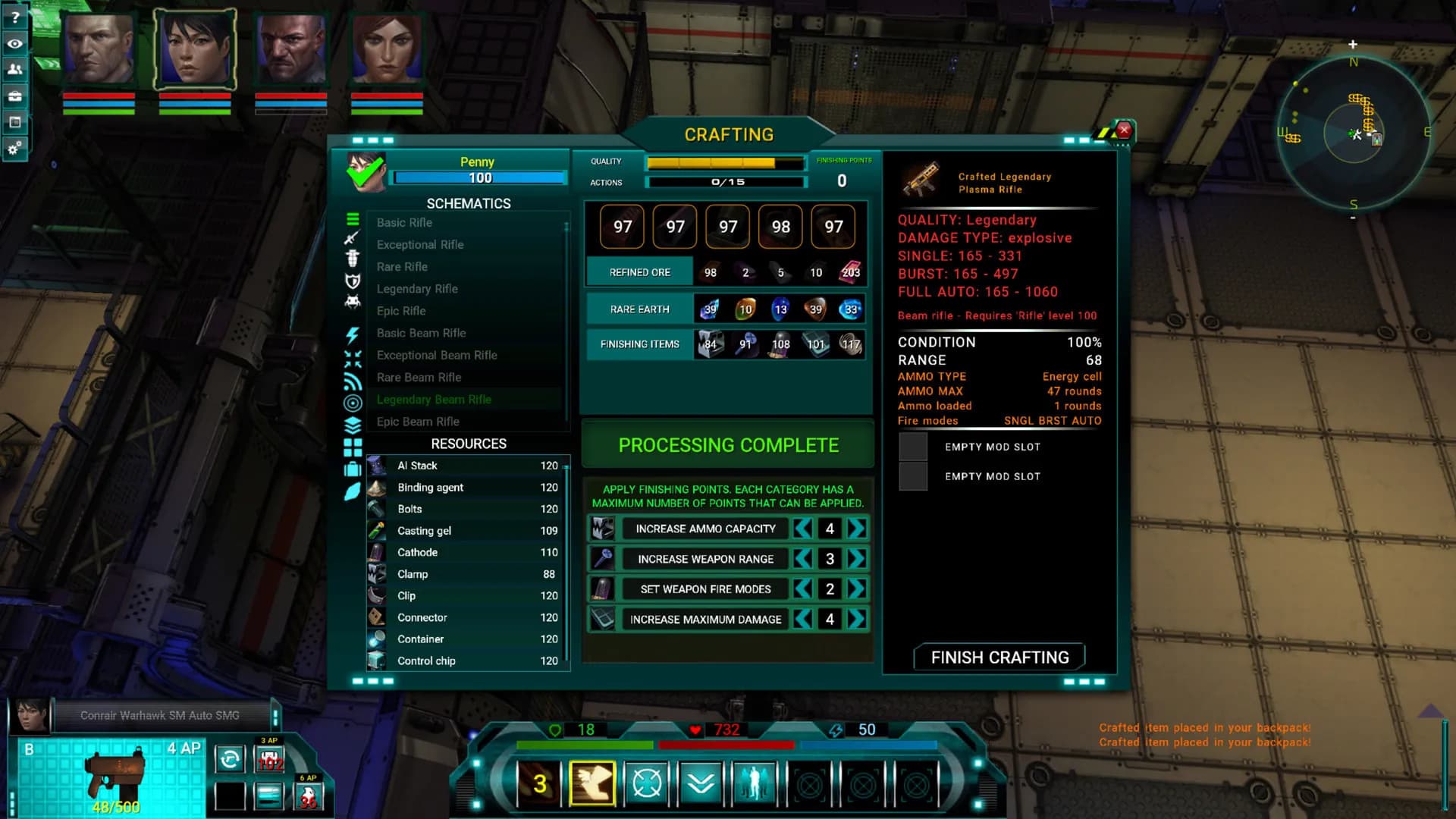Screen dimensions: 1456x819
Task: Activate the crosshair targeting ability
Action: coord(646,783)
